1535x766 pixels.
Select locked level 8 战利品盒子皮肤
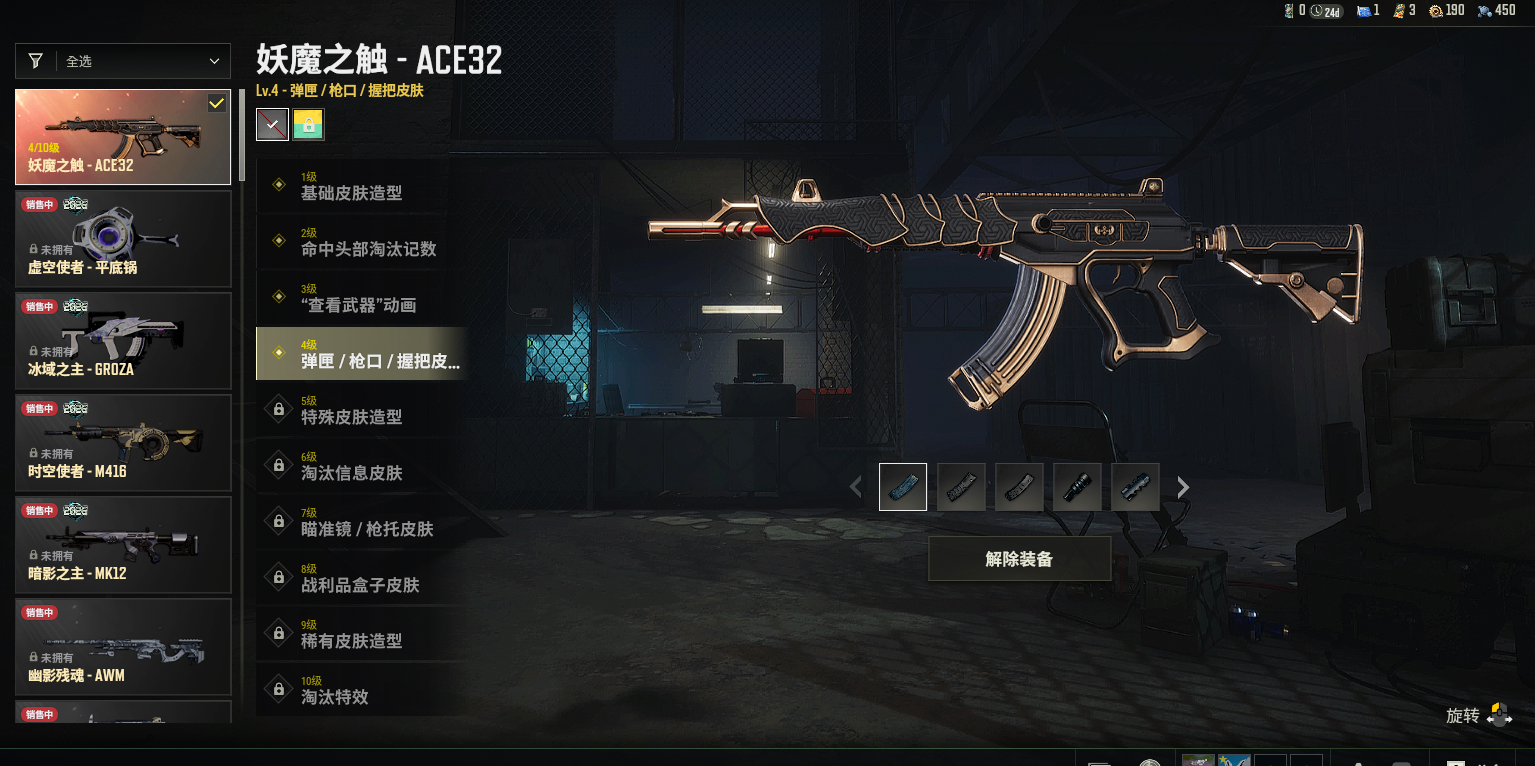[x=362, y=578]
